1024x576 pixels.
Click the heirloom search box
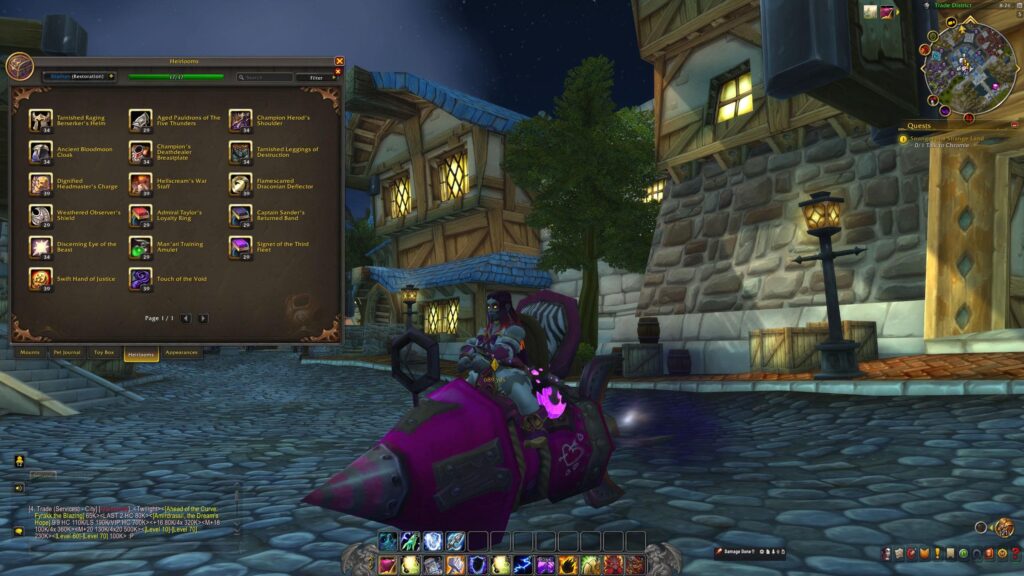coord(265,77)
